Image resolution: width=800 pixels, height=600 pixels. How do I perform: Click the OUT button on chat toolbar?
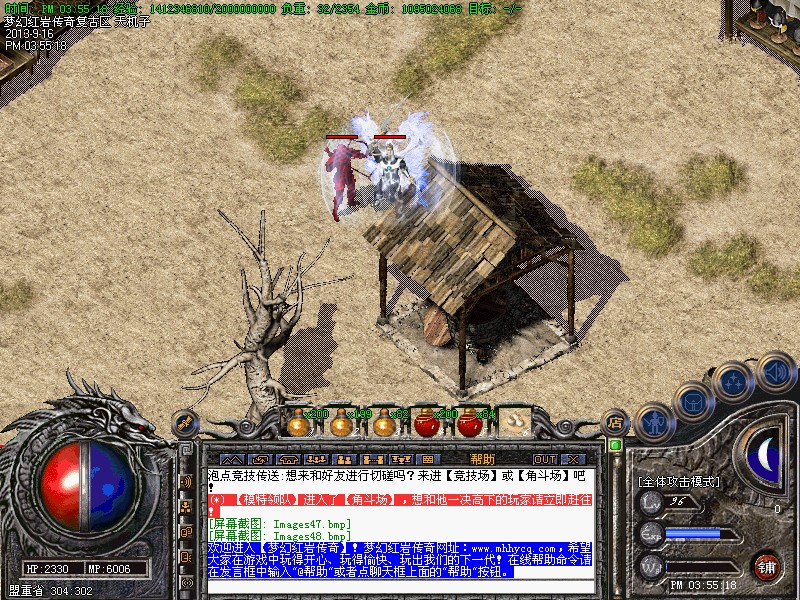pyautogui.click(x=545, y=459)
